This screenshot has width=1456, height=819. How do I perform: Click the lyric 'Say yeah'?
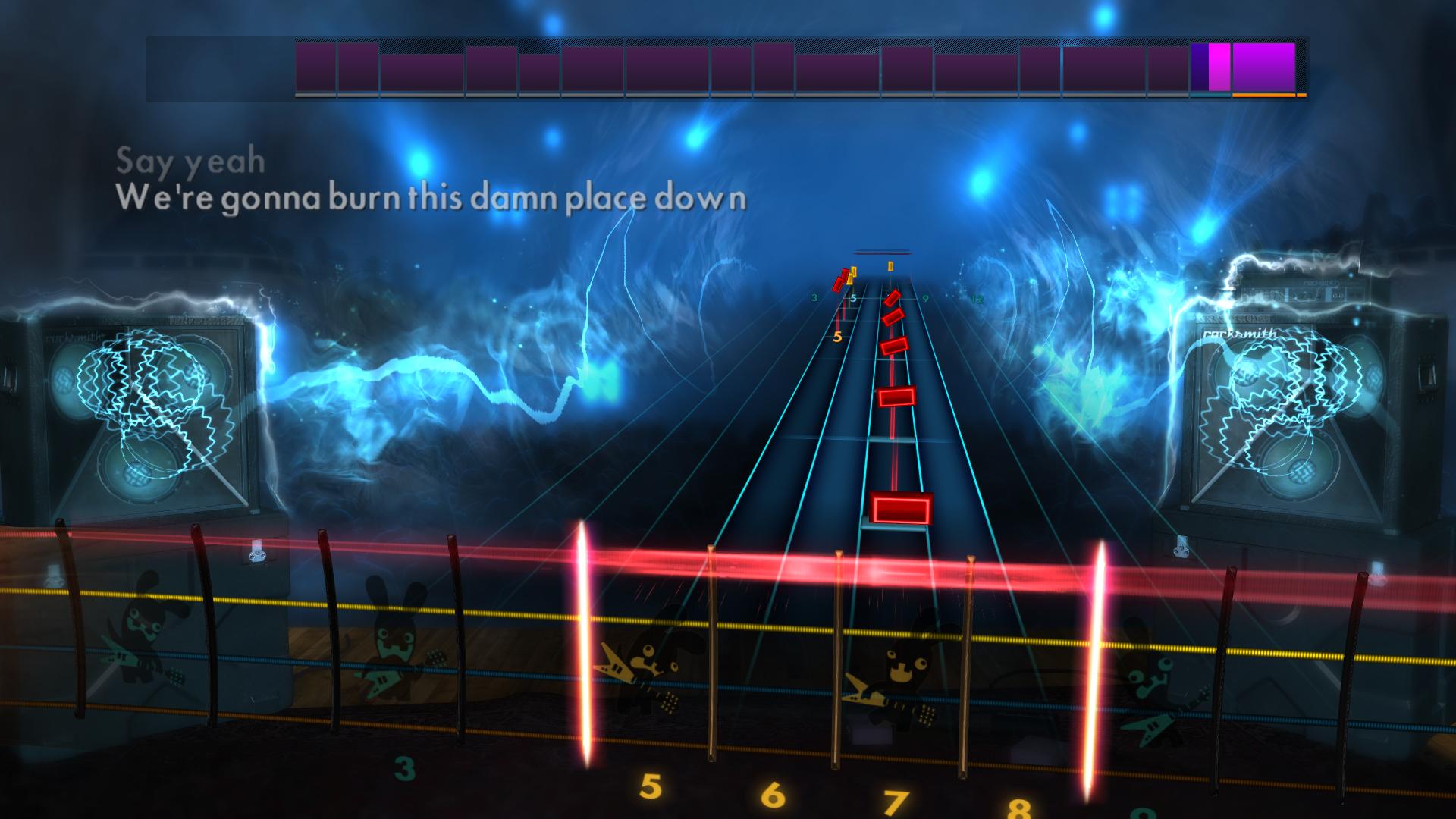coord(190,160)
